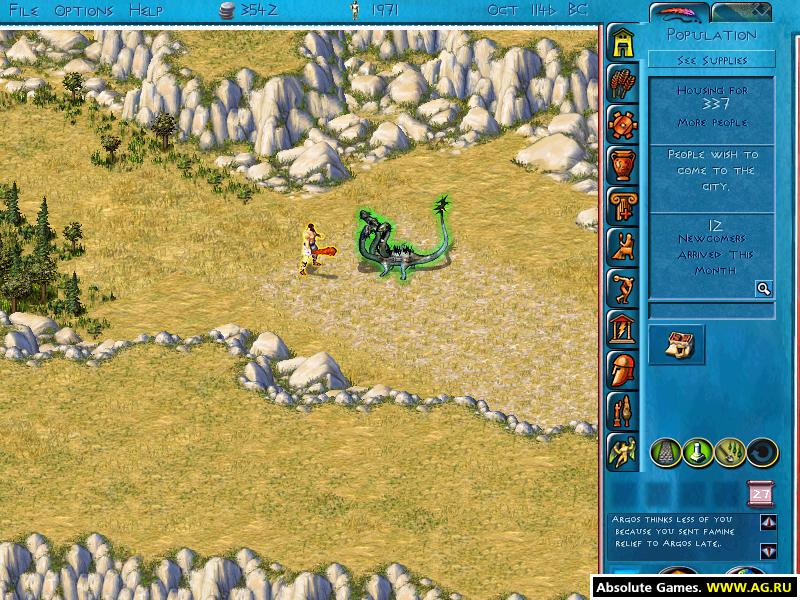
Task: Select the Population housing tab icon
Action: pos(622,44)
